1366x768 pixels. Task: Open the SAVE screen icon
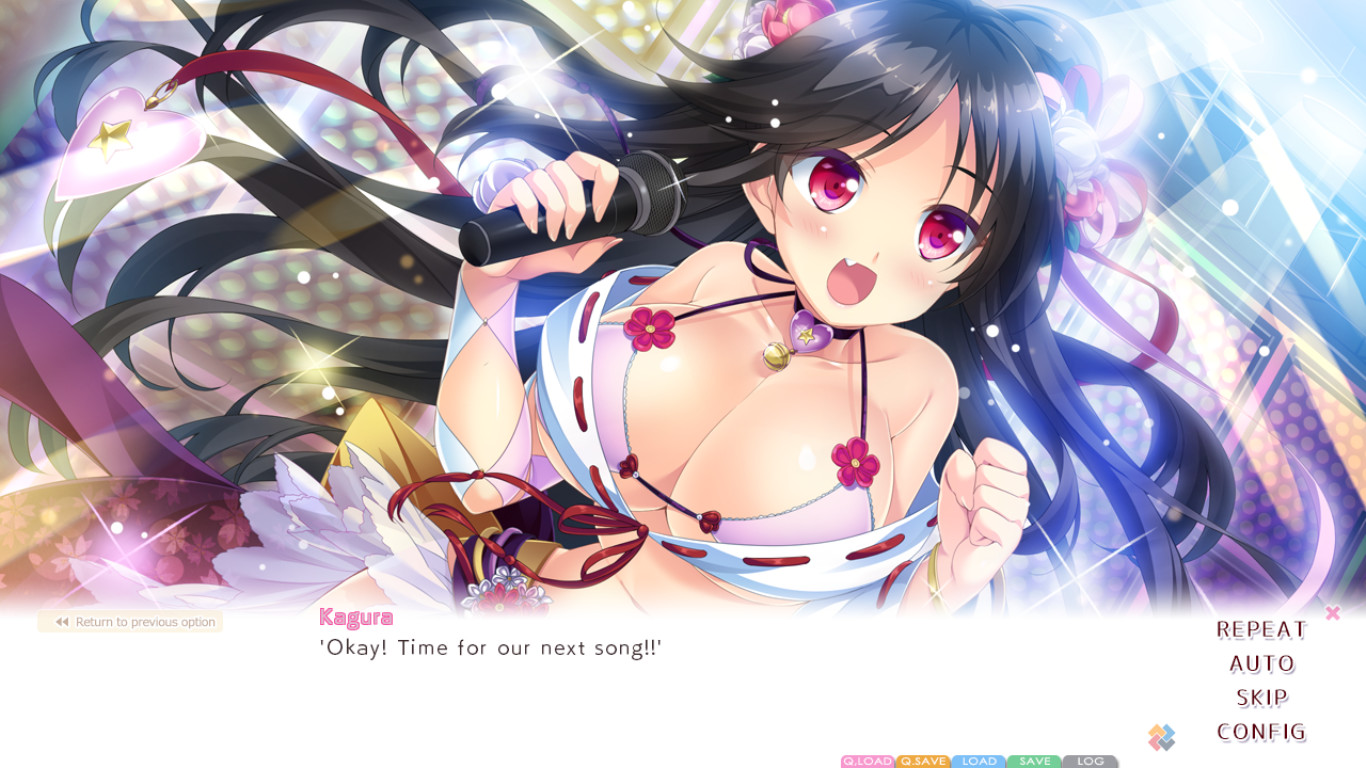(1033, 761)
